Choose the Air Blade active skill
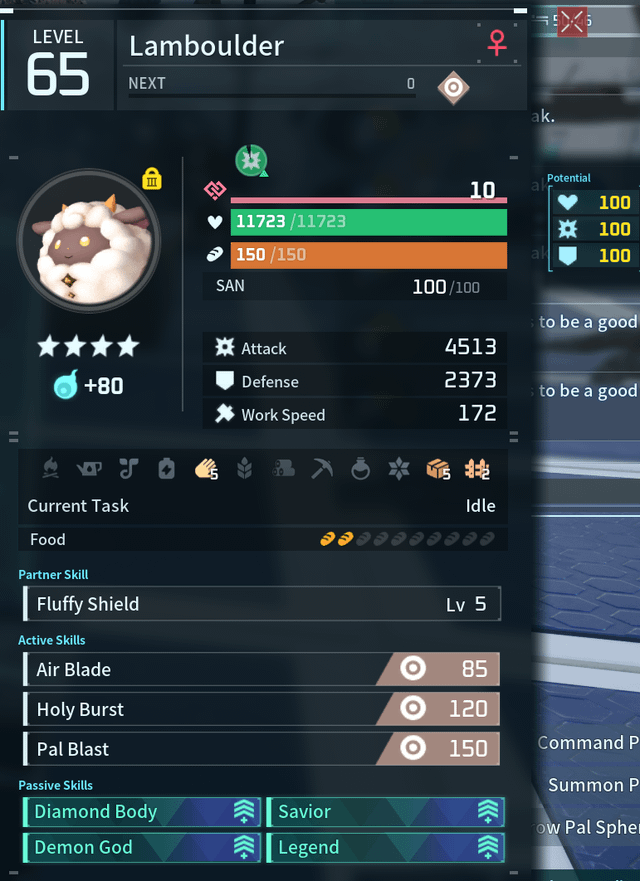 point(261,669)
